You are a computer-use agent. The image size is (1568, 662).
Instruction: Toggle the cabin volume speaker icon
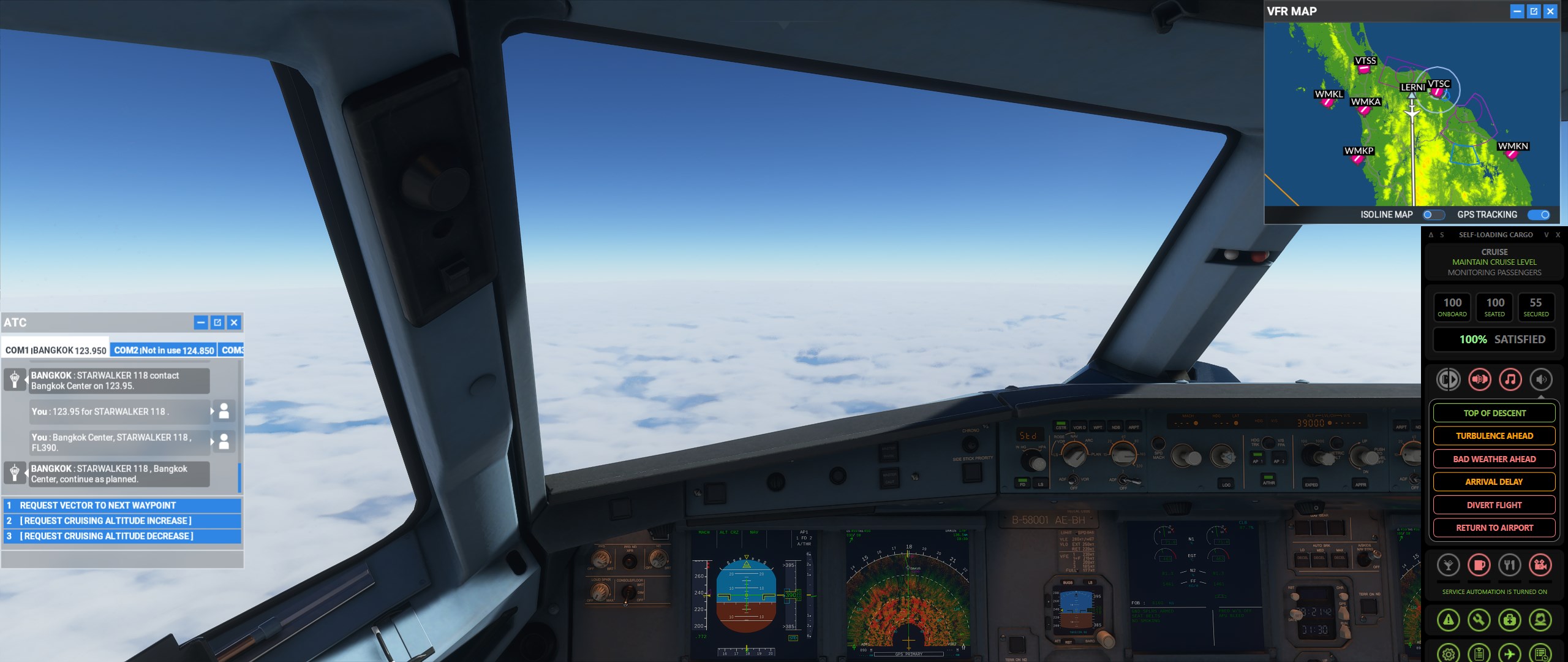point(1542,378)
